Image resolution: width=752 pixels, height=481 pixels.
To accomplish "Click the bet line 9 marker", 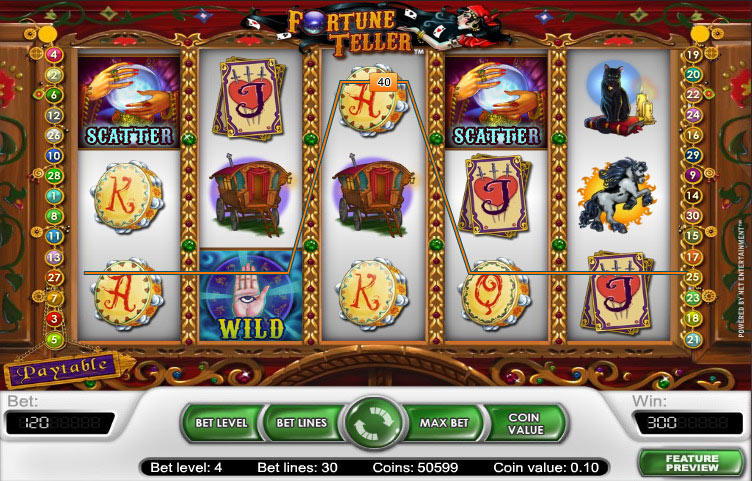I will pos(692,175).
